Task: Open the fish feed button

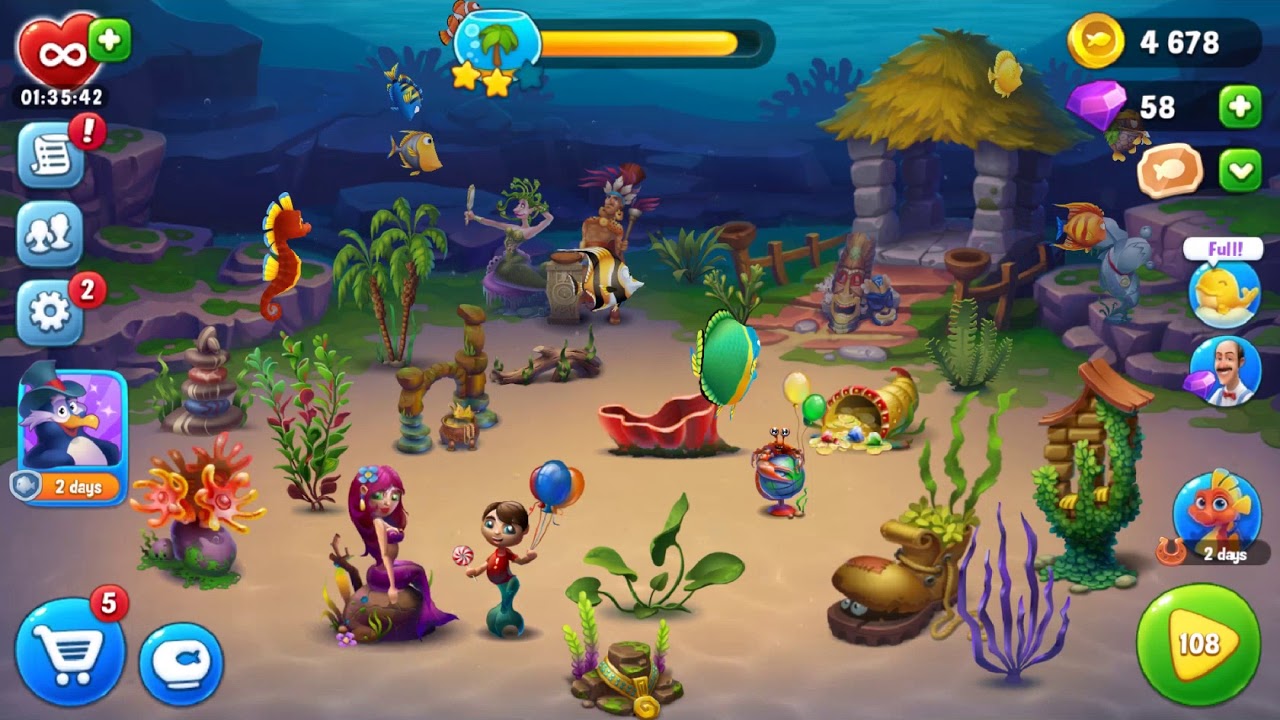Action: [181, 663]
